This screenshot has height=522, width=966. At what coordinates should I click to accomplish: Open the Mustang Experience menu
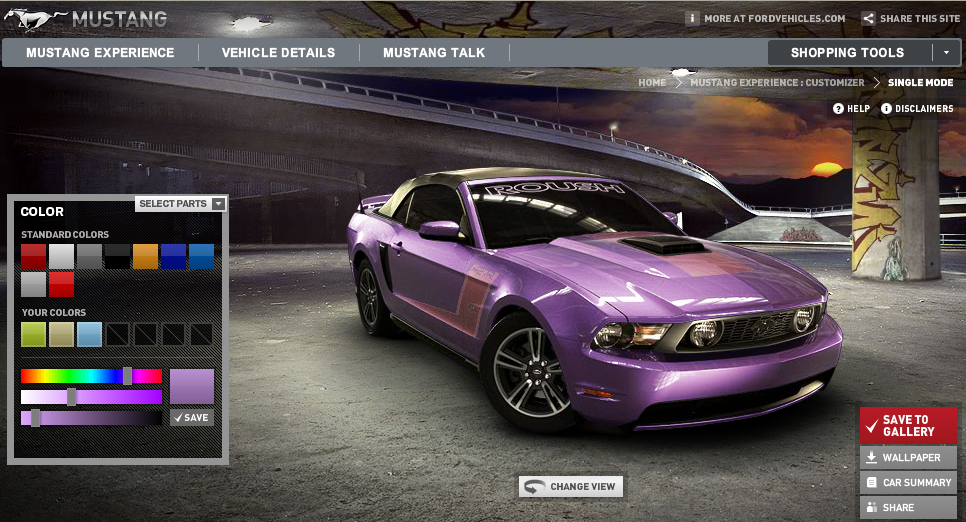click(x=100, y=53)
